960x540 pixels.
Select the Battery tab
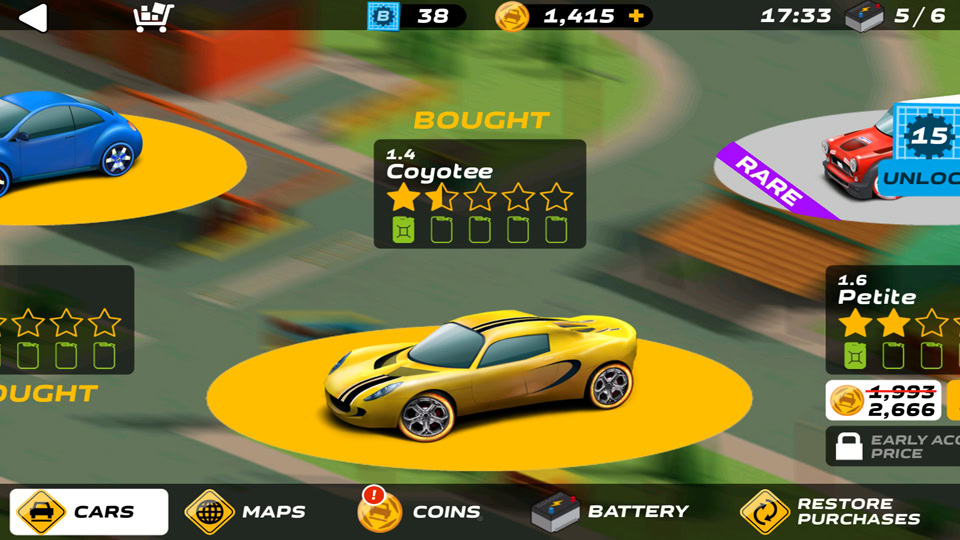click(x=610, y=512)
